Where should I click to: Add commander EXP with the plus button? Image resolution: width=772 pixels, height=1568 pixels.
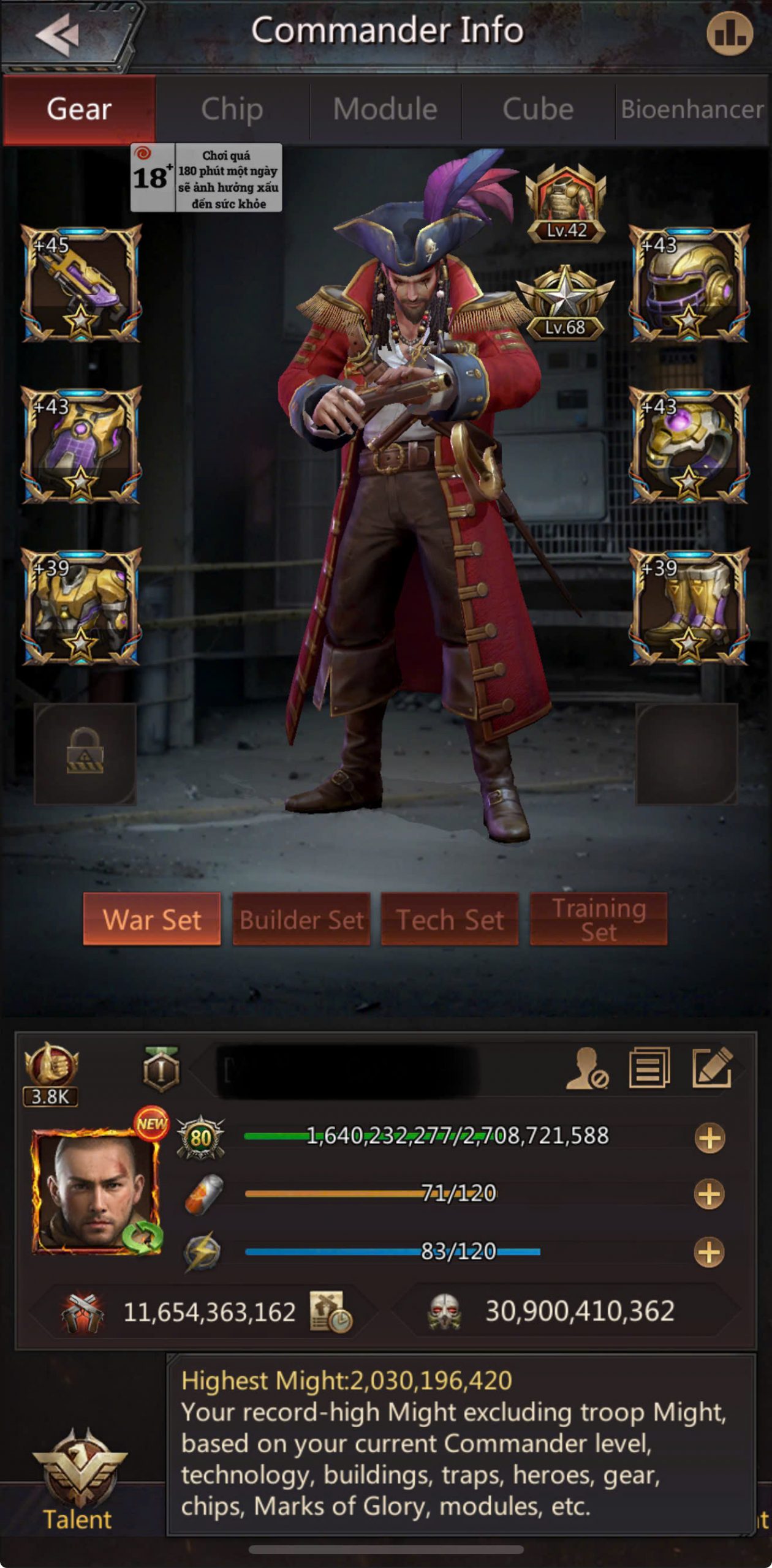click(710, 1139)
